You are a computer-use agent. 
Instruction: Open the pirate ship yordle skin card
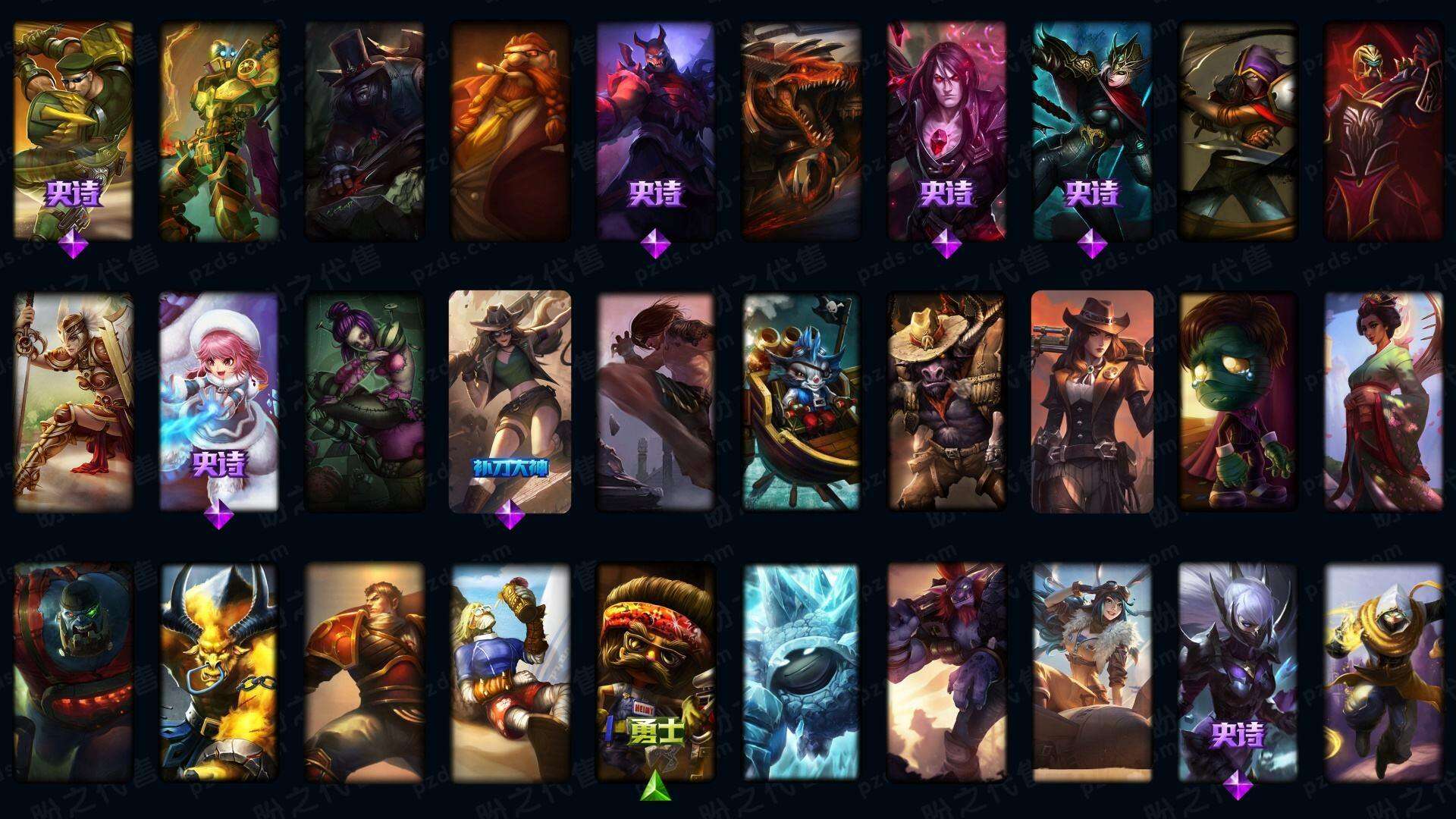tap(801, 402)
